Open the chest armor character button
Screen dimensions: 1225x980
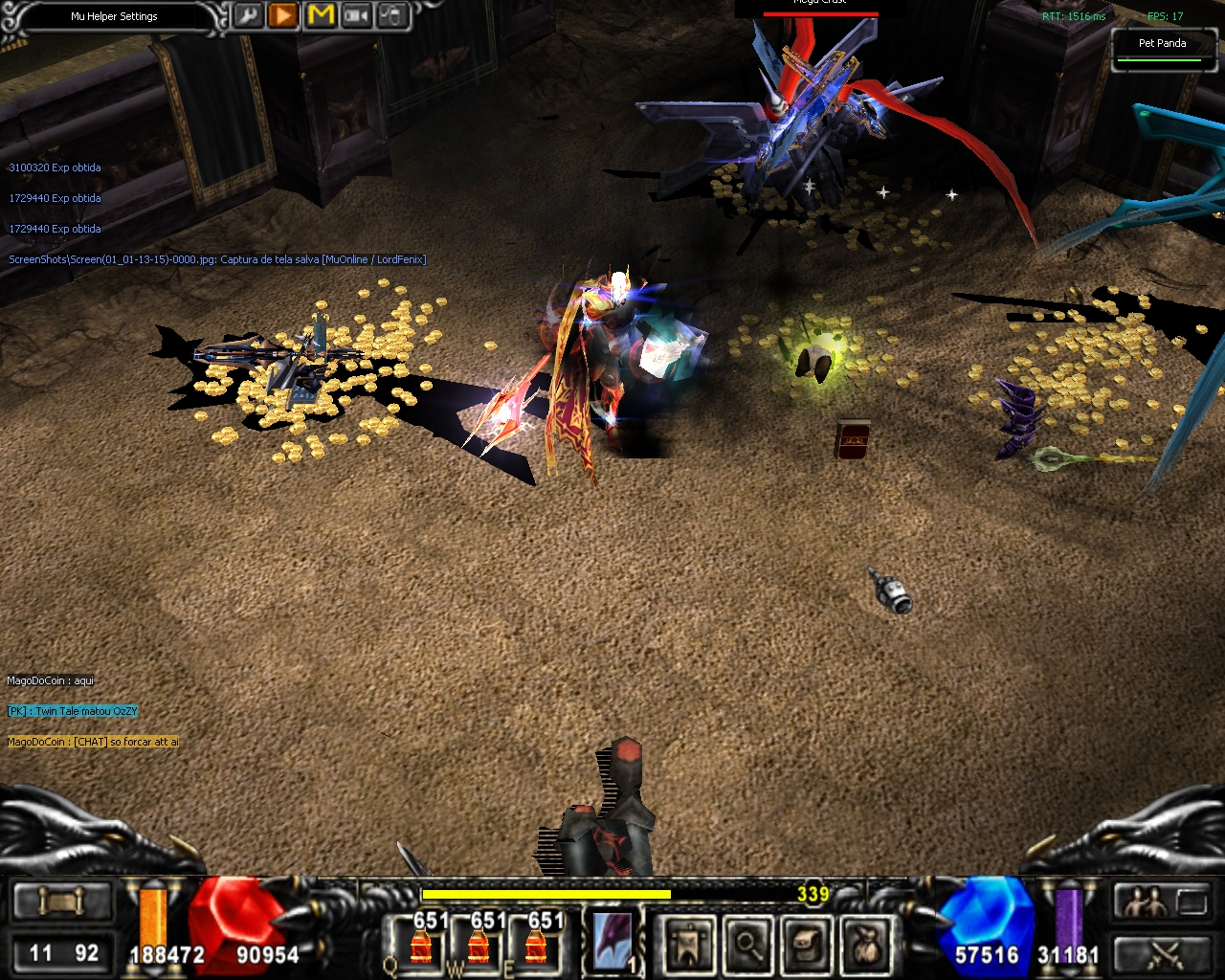point(807,945)
